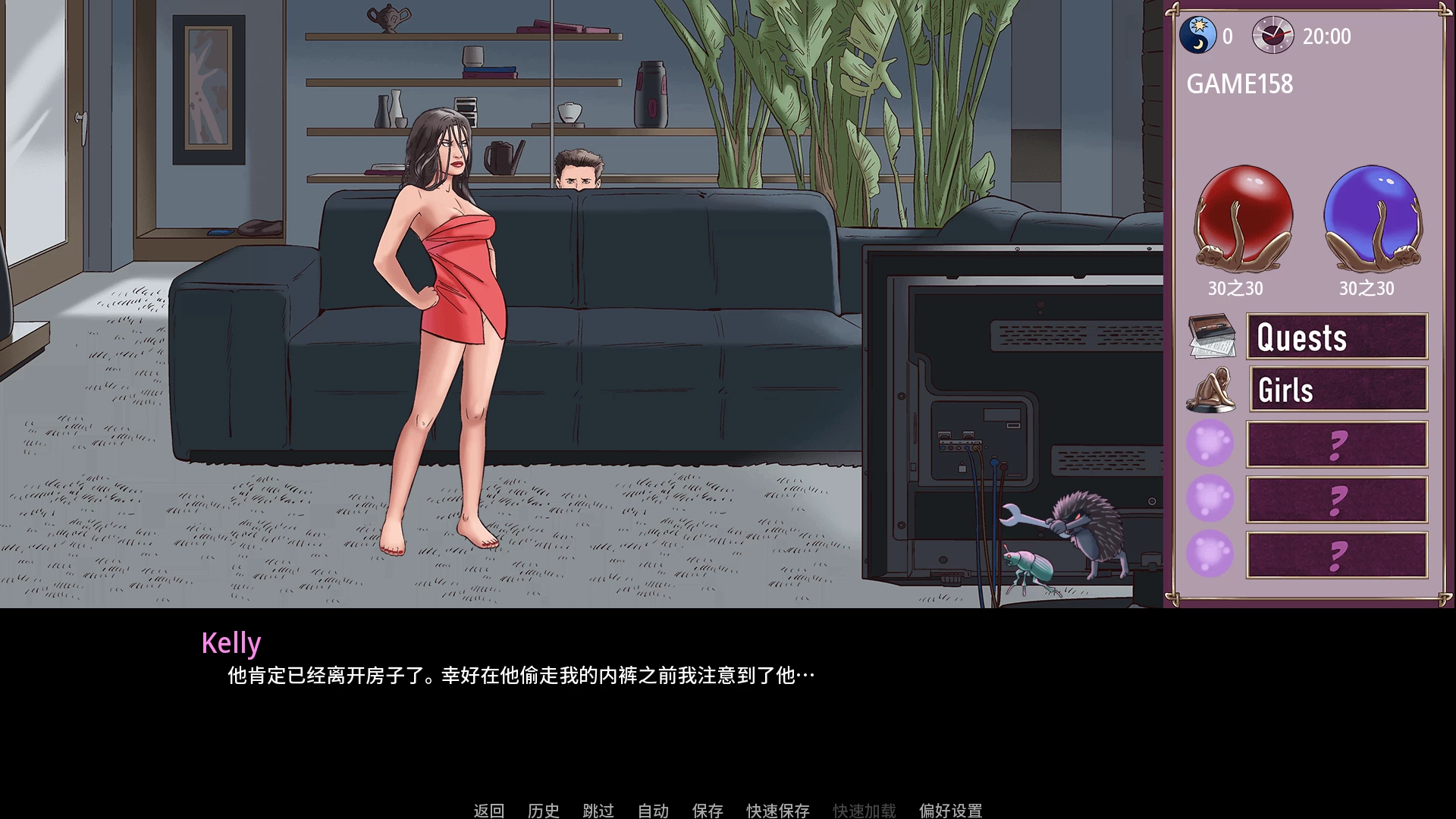
Task: Open the Quests panel
Action: pos(1338,337)
